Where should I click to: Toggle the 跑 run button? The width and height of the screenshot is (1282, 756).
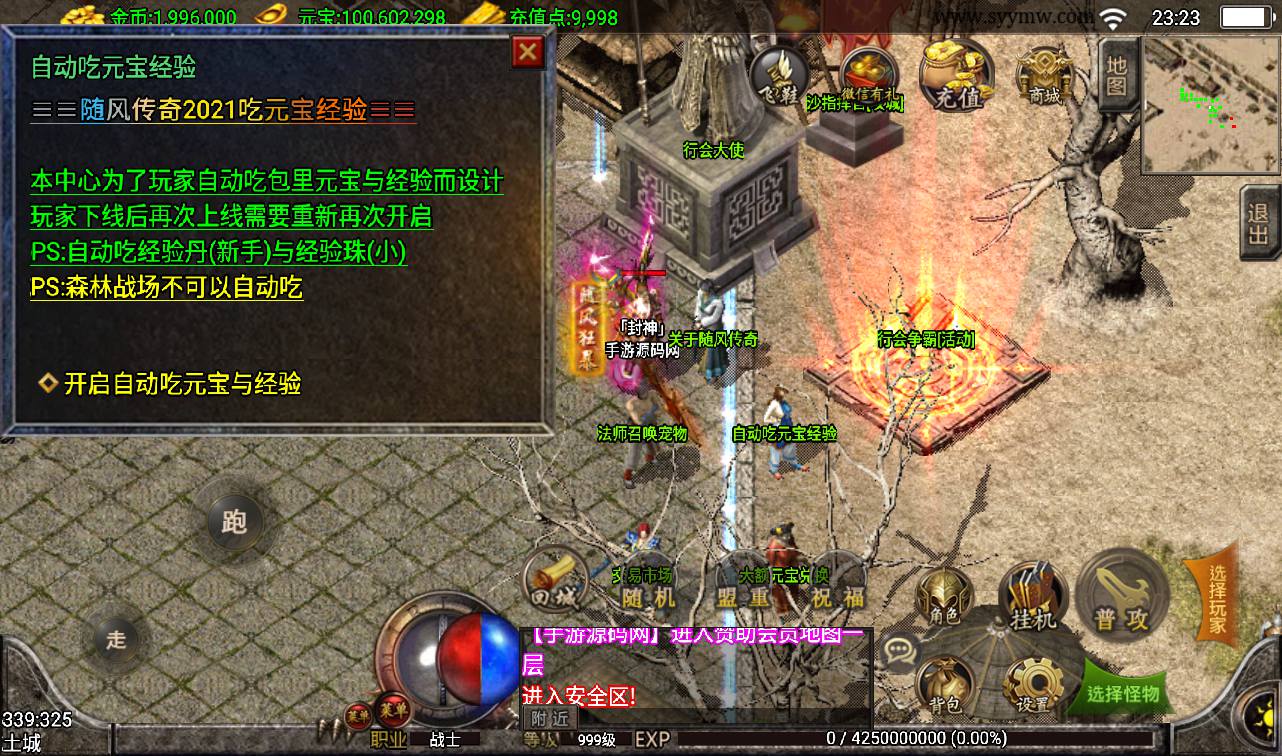pos(234,521)
